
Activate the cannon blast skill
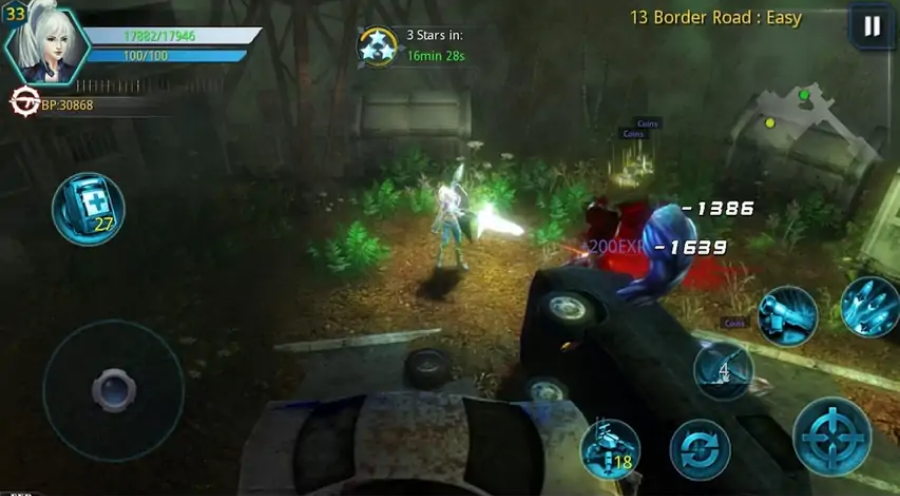pyautogui.click(x=787, y=315)
